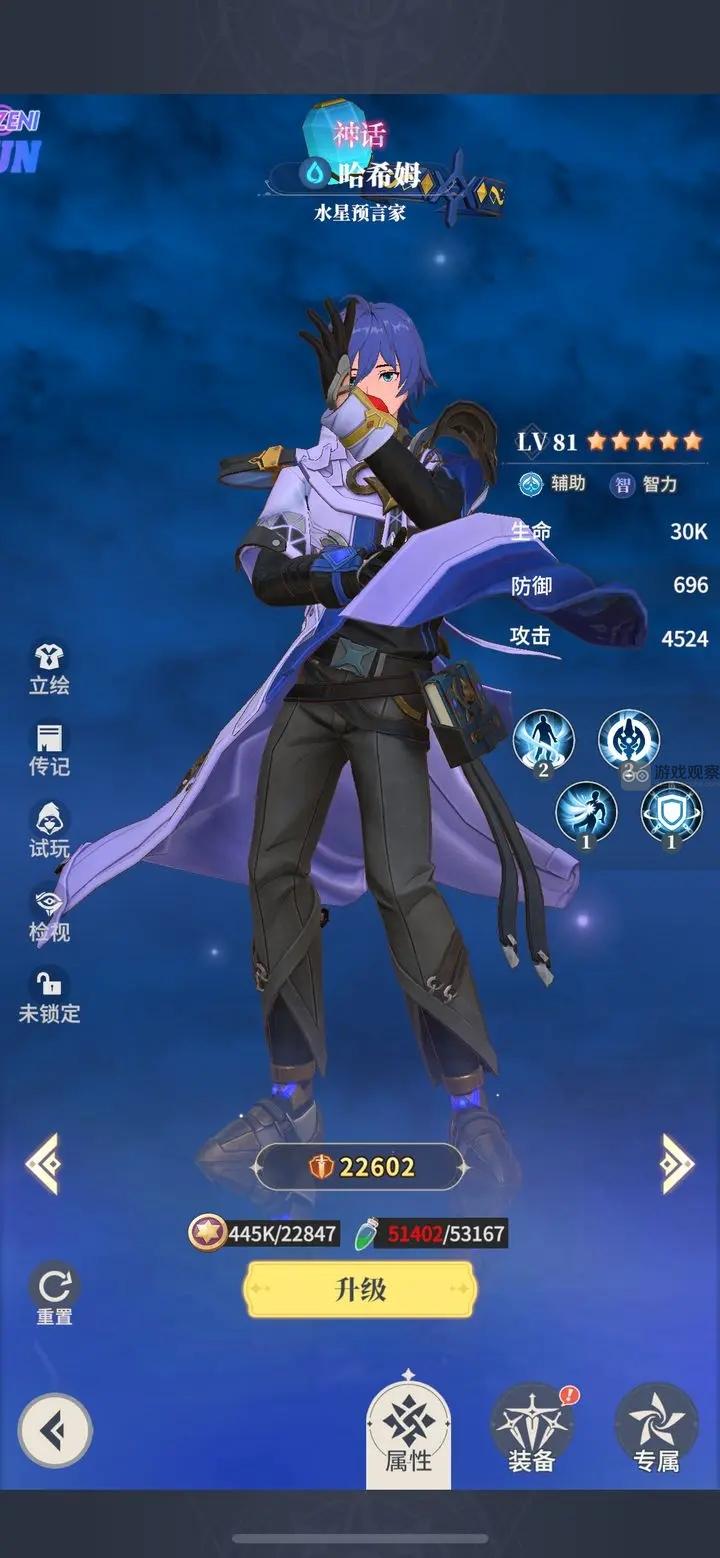
Task: Switch to the next hero arrow
Action: pos(677,1163)
